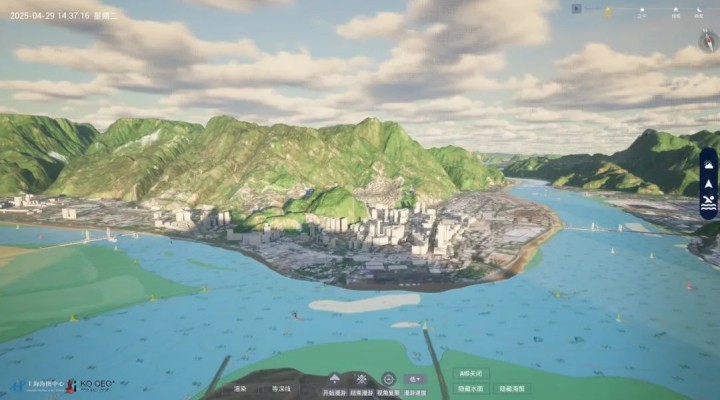The image size is (720, 400).
Task: Activate the navigation arrow tool
Action: 708,183
